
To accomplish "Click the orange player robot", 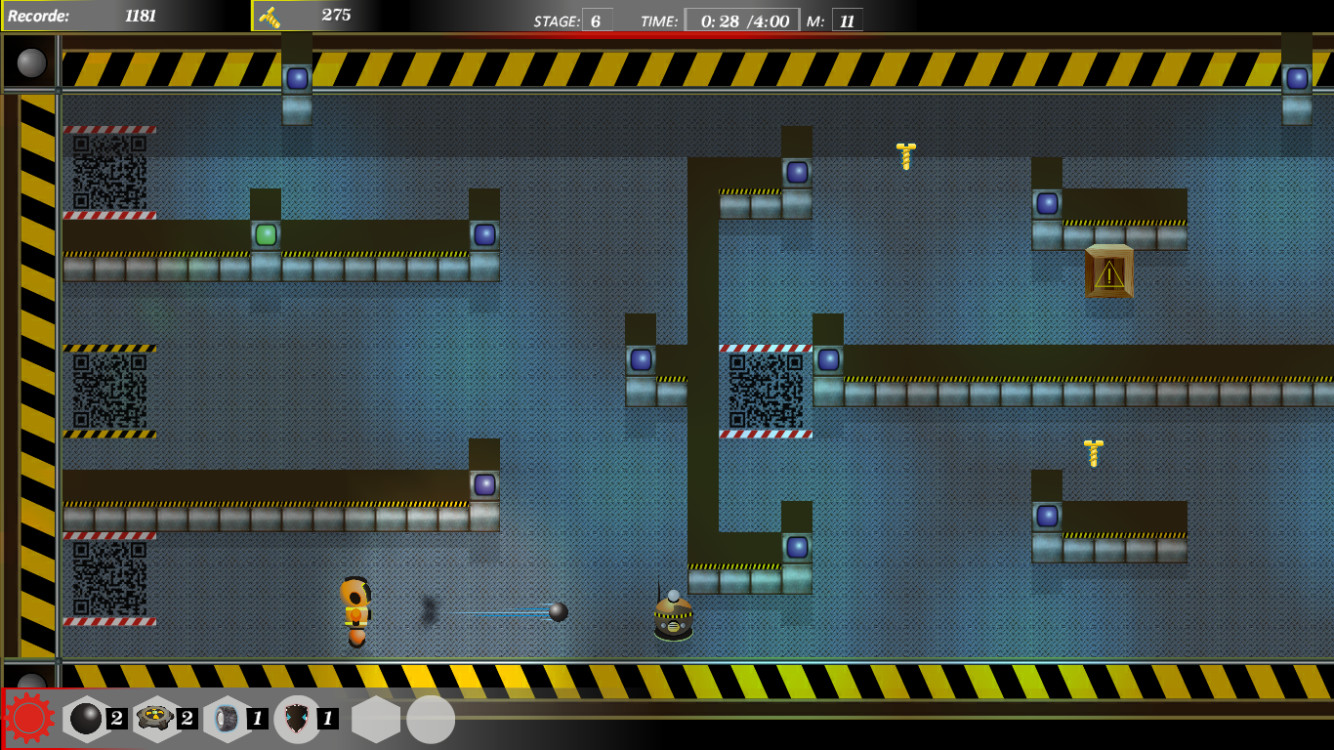I will [355, 607].
